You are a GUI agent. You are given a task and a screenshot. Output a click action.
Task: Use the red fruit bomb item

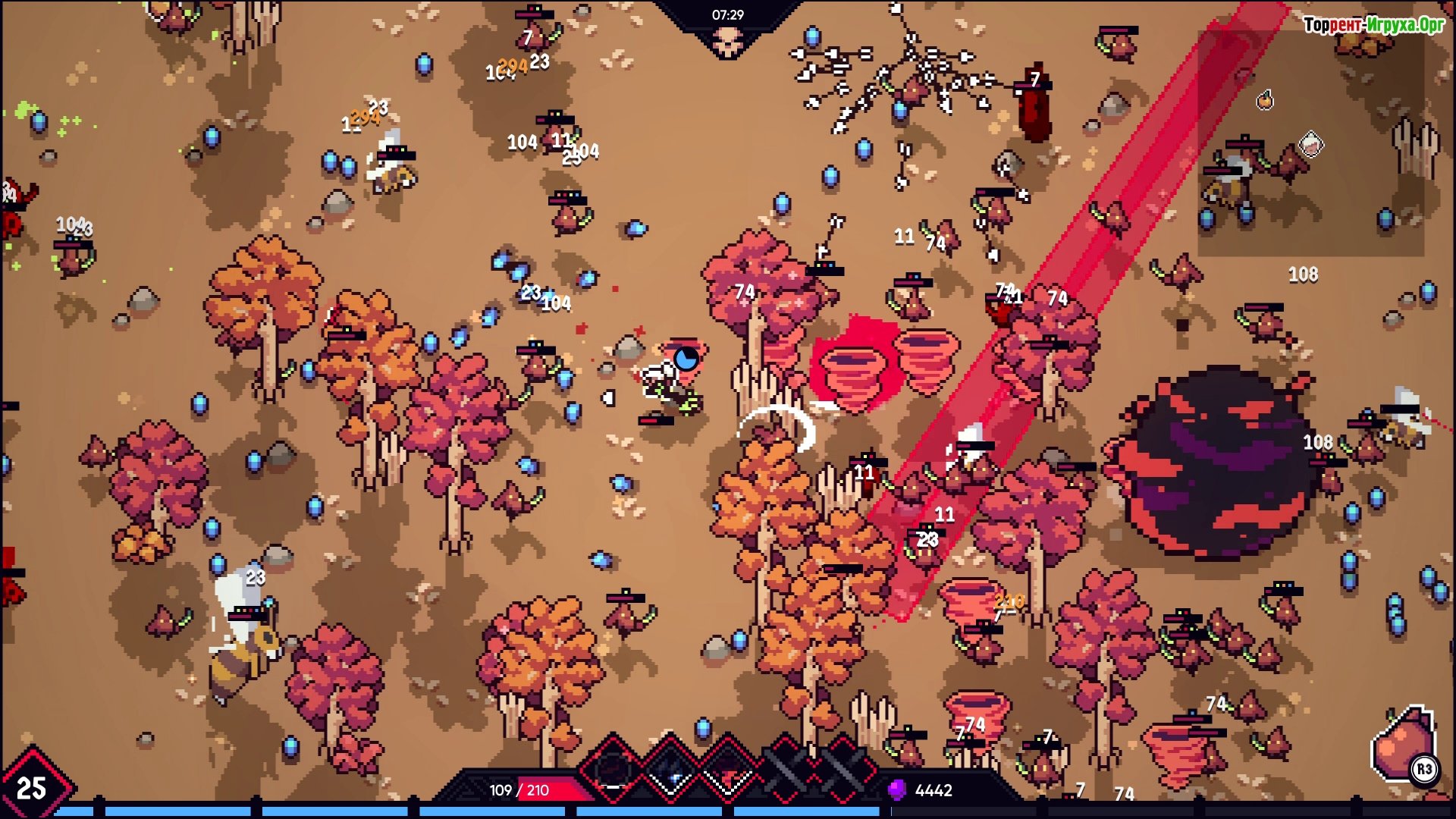(x=1404, y=747)
